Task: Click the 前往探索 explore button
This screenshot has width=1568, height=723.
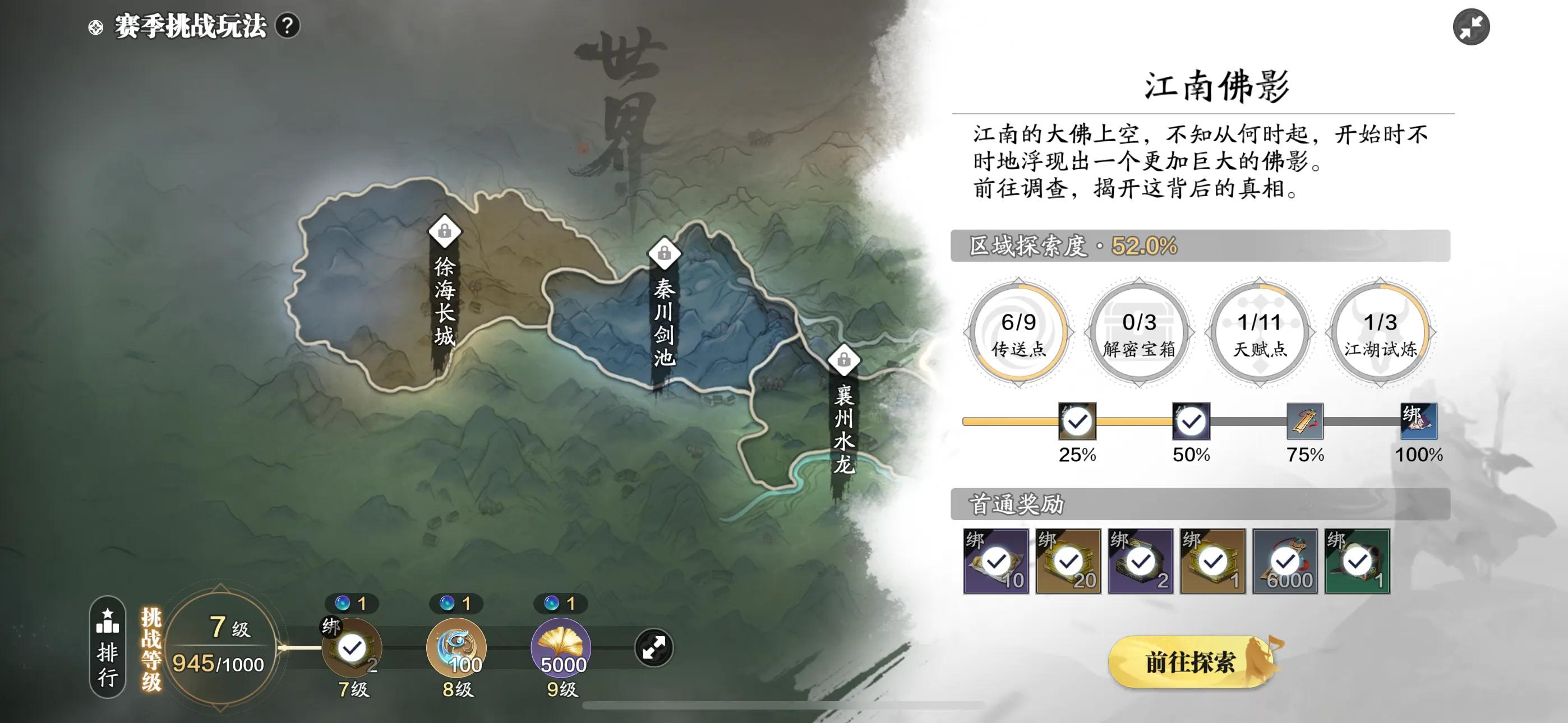Action: click(x=1190, y=662)
